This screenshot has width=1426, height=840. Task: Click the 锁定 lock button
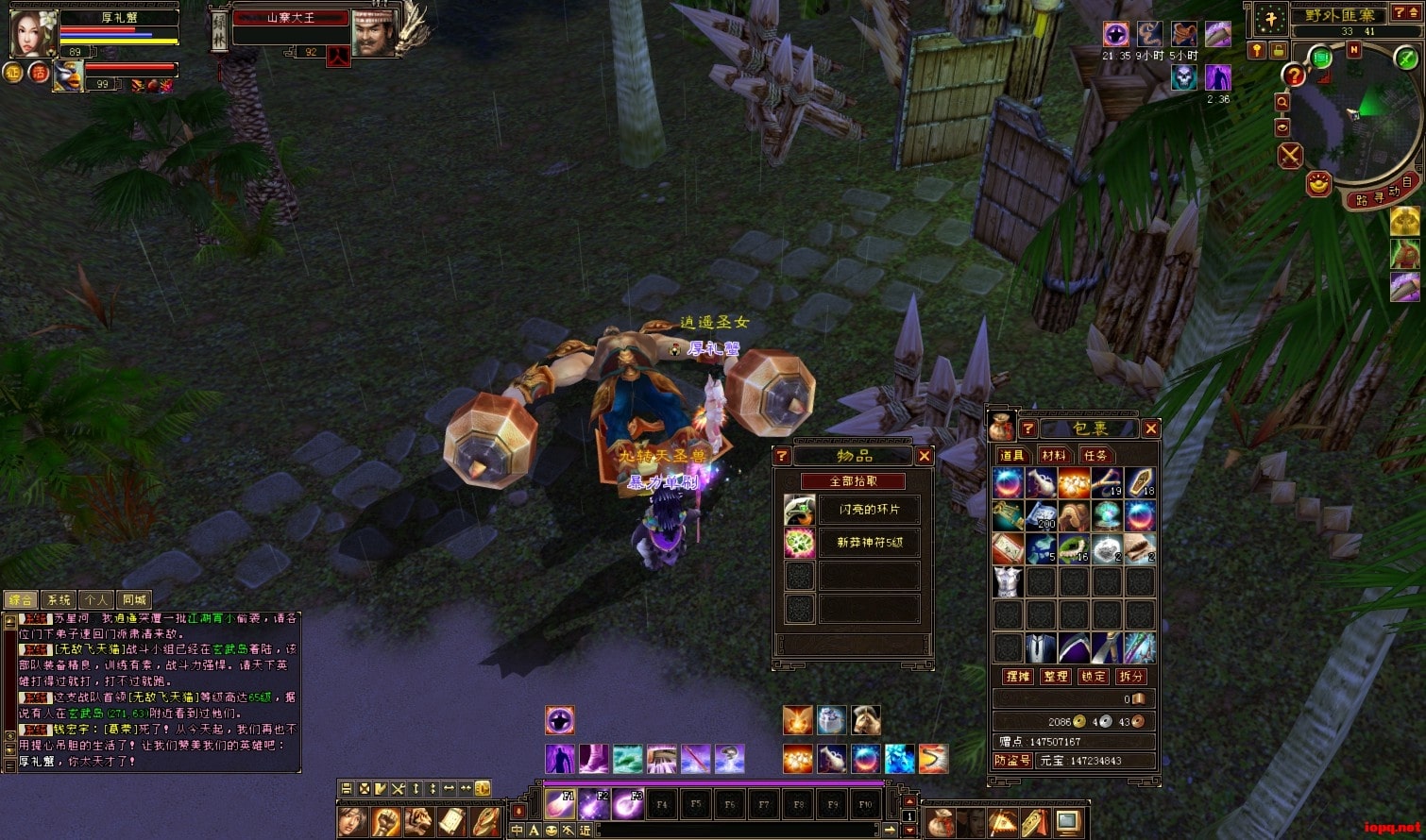tap(1094, 677)
